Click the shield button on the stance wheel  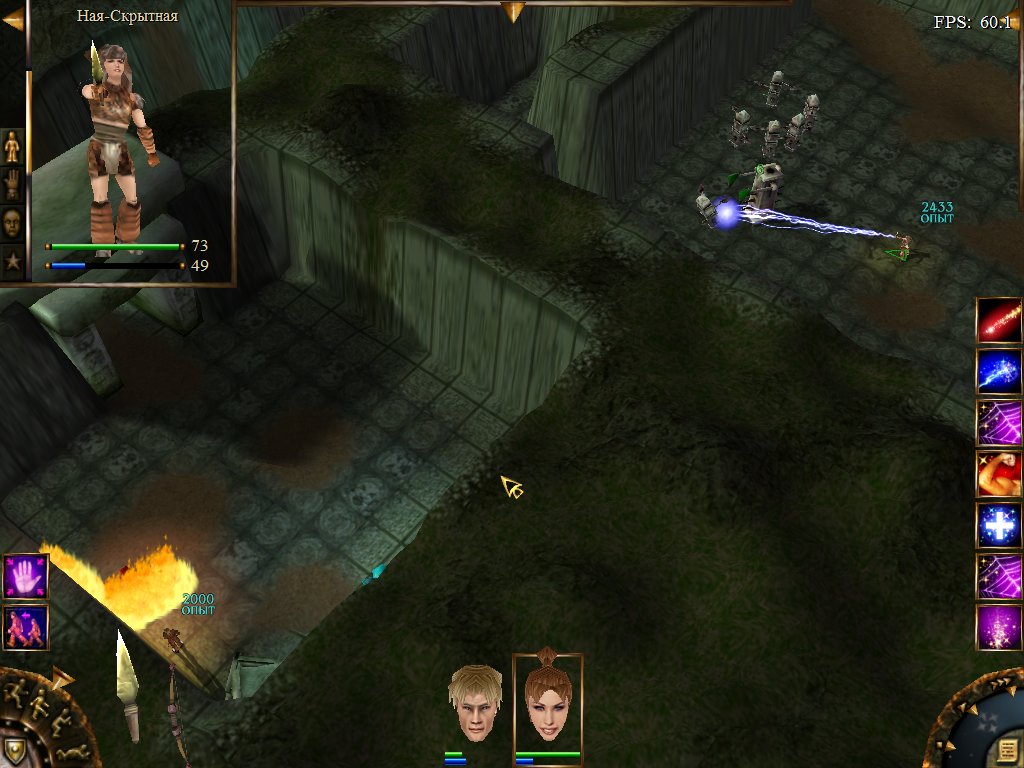tap(14, 750)
